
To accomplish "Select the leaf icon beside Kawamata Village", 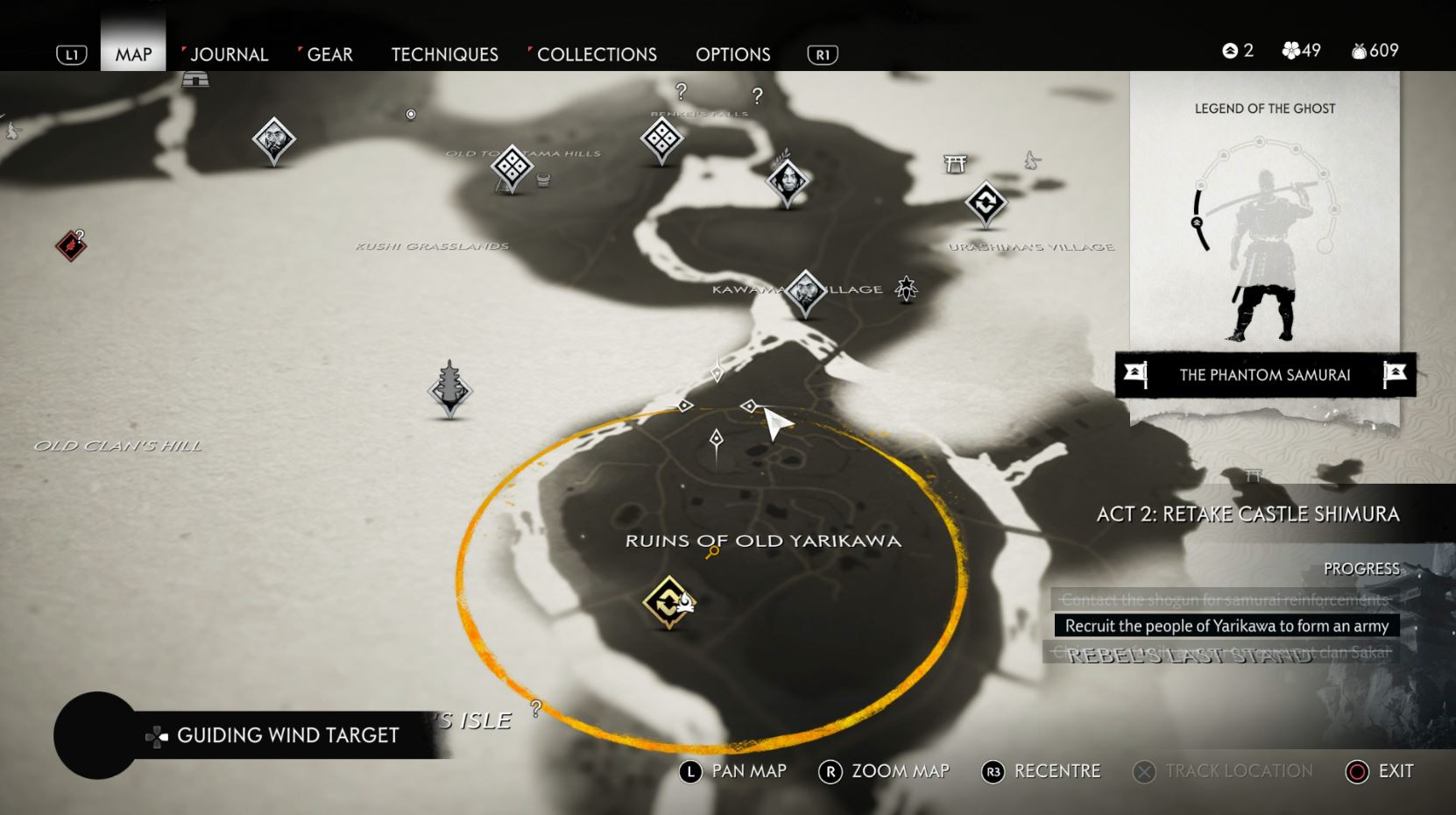I will (x=906, y=287).
